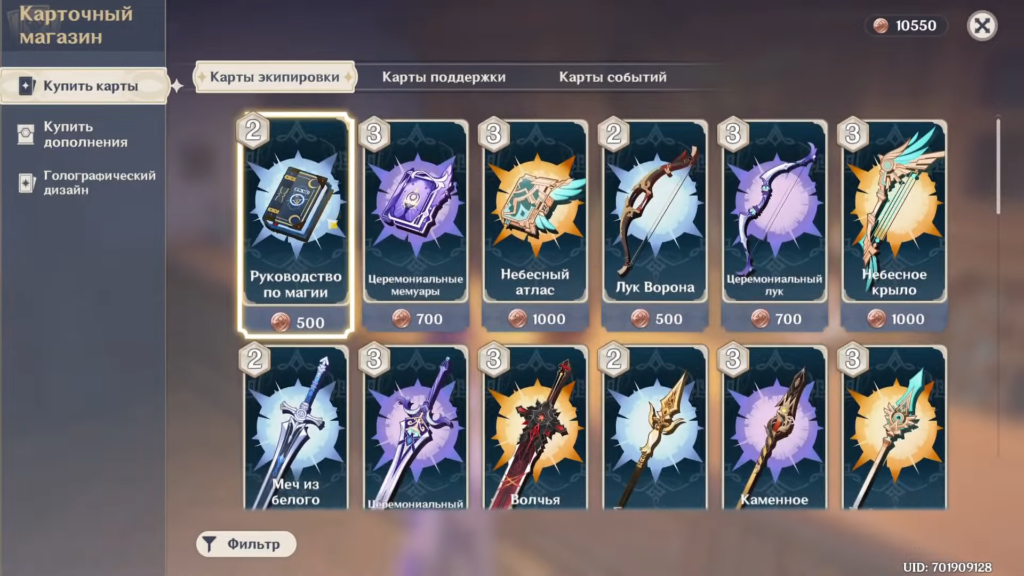
Task: Select the Каменное polearm card
Action: tap(775, 430)
